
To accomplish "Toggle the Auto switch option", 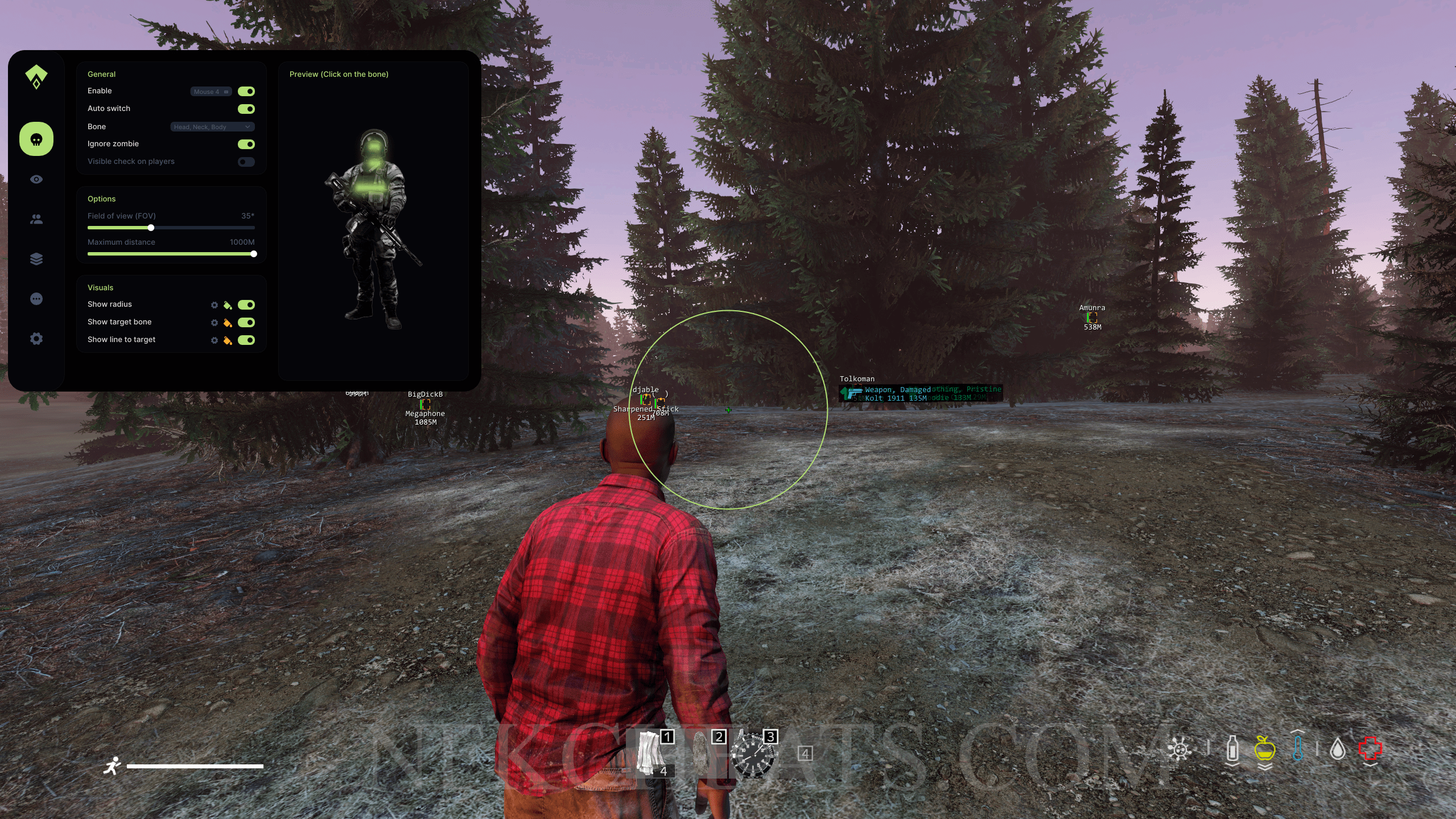I will pyautogui.click(x=246, y=109).
